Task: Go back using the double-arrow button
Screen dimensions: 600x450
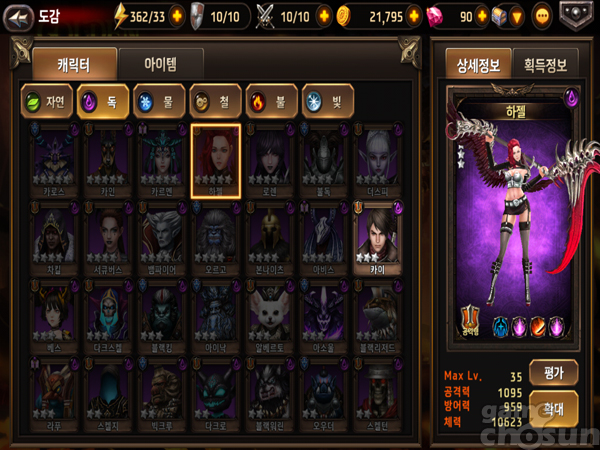Action: (x=16, y=15)
